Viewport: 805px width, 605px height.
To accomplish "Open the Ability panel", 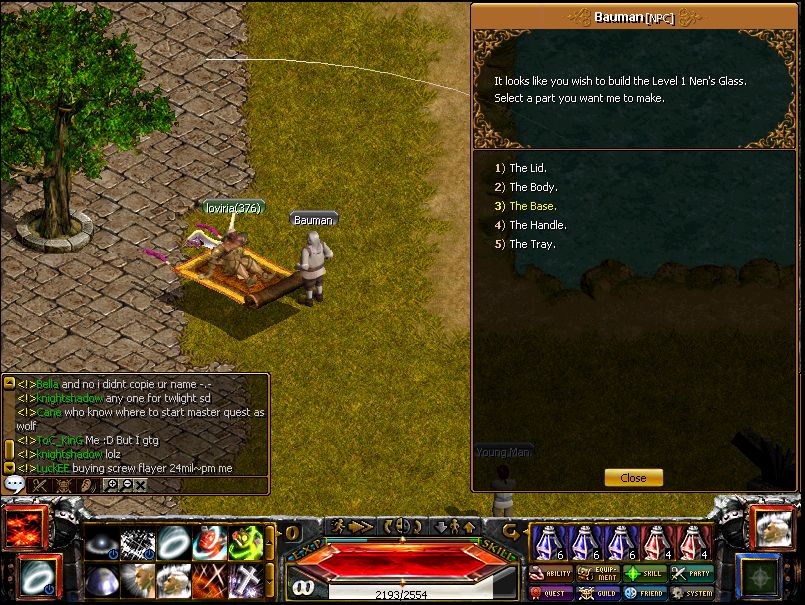I will point(551,574).
